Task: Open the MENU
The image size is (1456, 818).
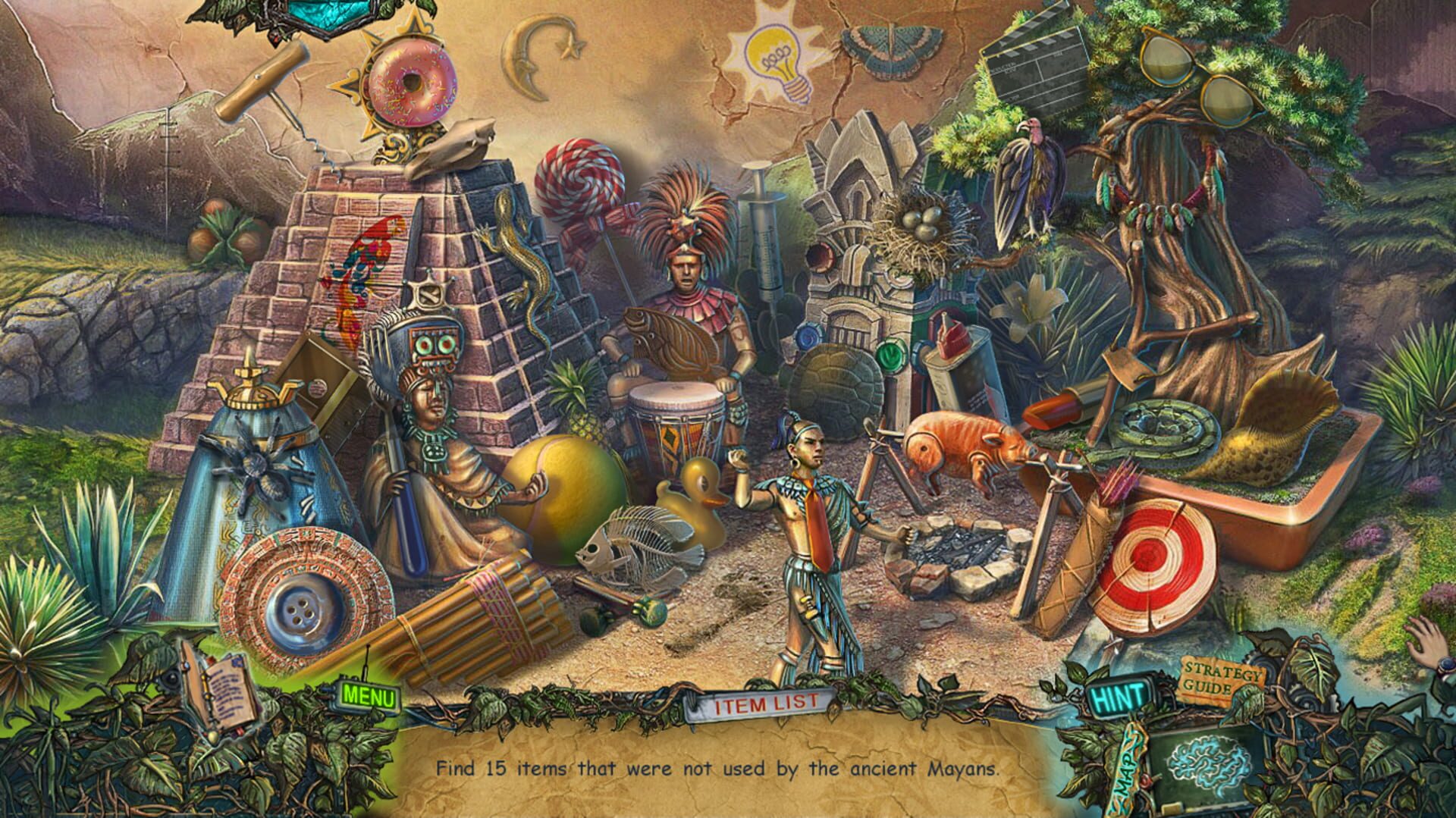Action: 366,694
